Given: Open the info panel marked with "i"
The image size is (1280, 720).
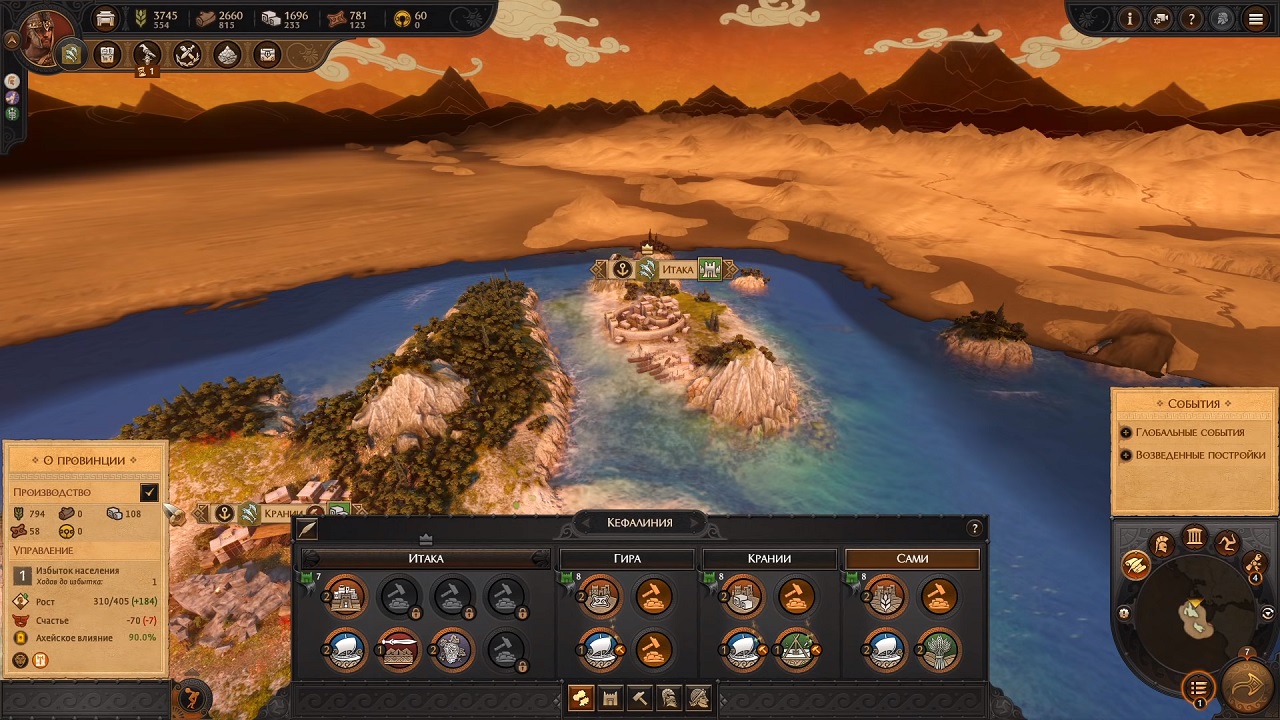Looking at the screenshot, I should (x=1131, y=18).
